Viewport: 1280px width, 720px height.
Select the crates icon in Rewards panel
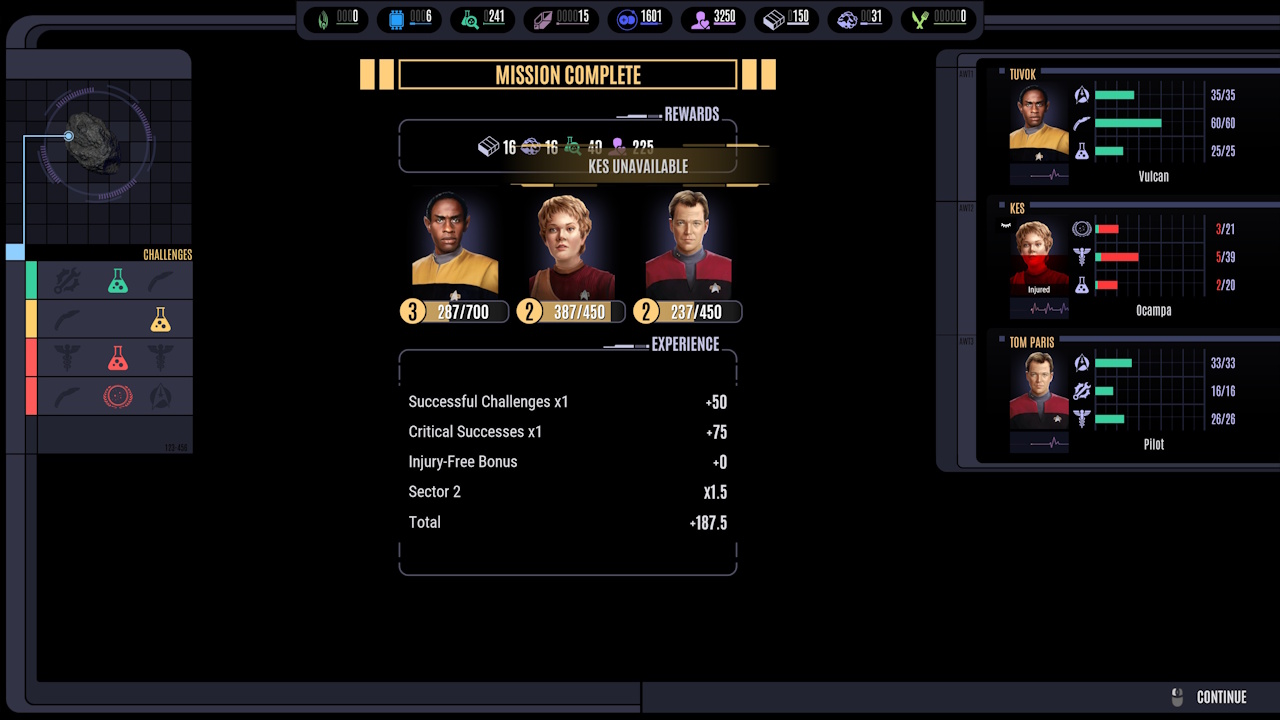pos(491,146)
